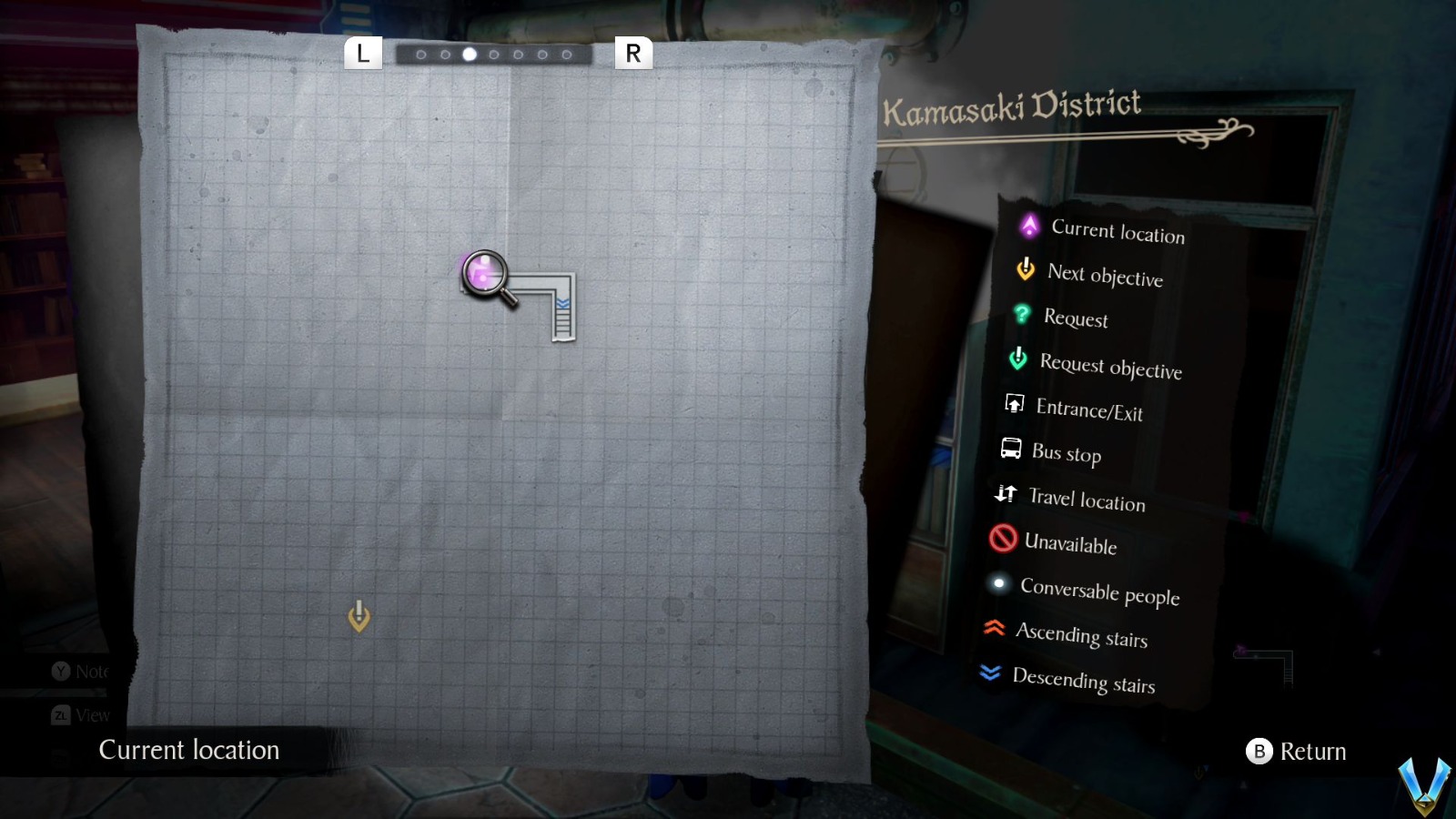Select the Travel location icon in the legend
1456x819 pixels.
(1006, 495)
